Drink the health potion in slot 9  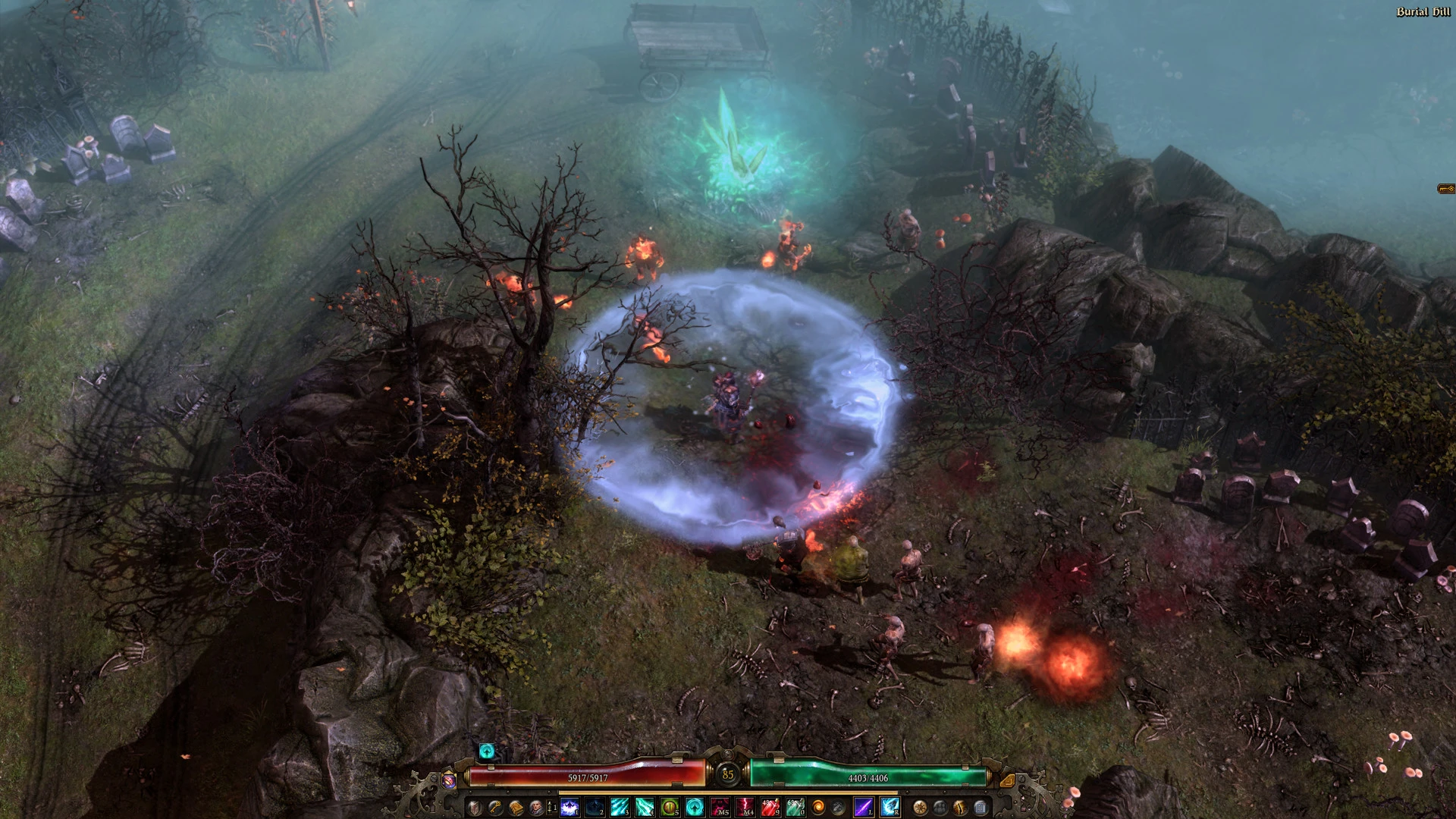[770, 806]
